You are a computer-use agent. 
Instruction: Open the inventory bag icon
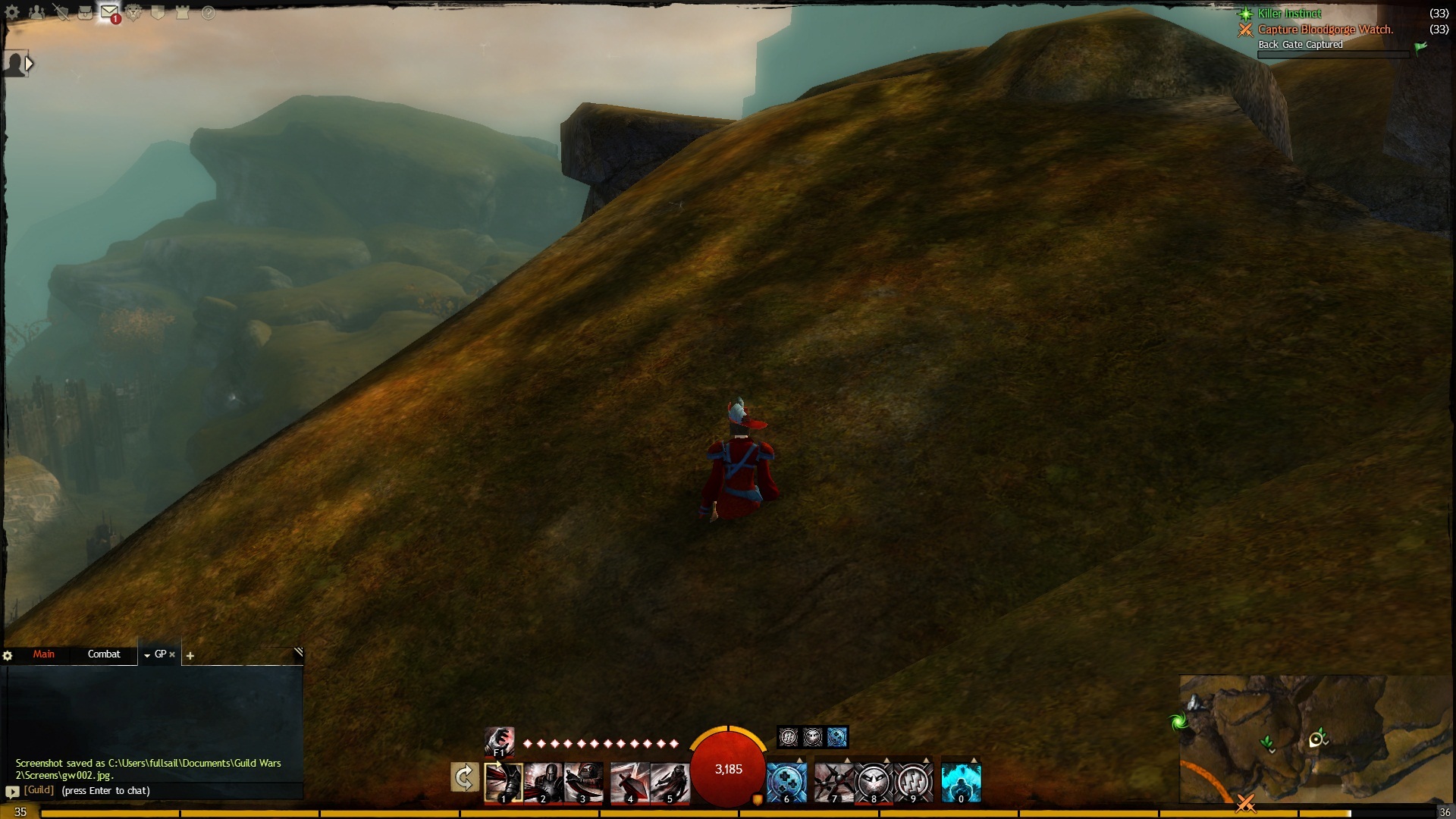[86, 13]
